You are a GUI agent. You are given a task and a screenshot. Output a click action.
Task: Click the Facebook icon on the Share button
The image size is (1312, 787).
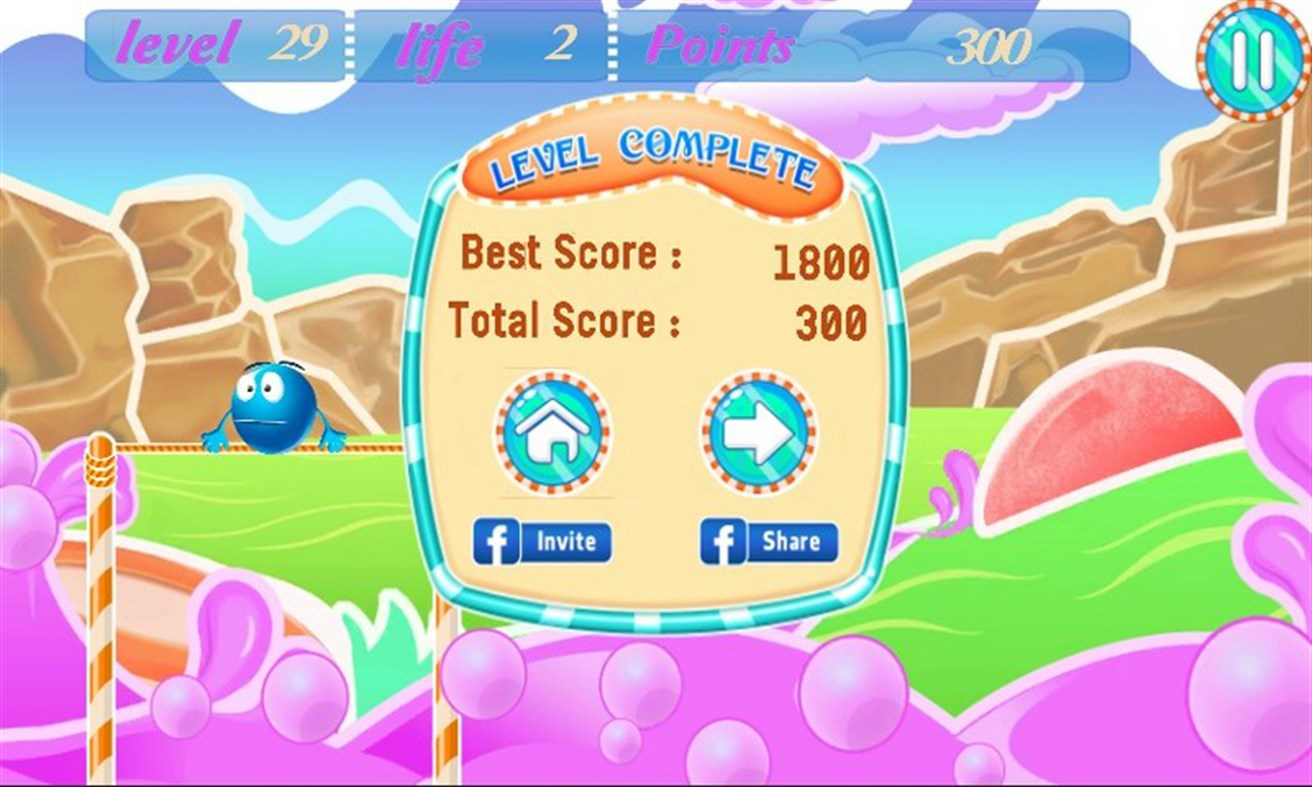click(725, 540)
